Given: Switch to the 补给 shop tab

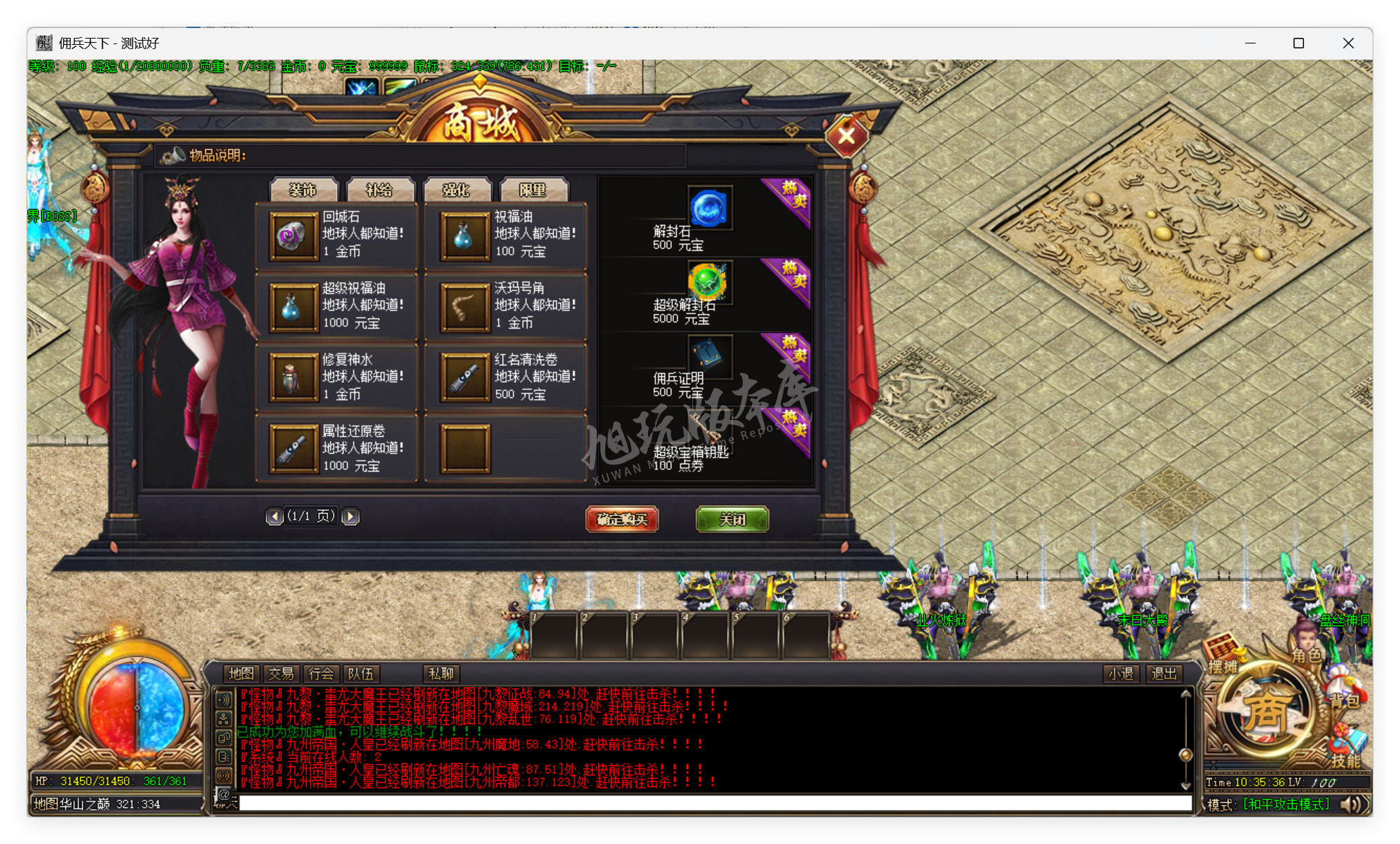Looking at the screenshot, I should pyautogui.click(x=380, y=189).
